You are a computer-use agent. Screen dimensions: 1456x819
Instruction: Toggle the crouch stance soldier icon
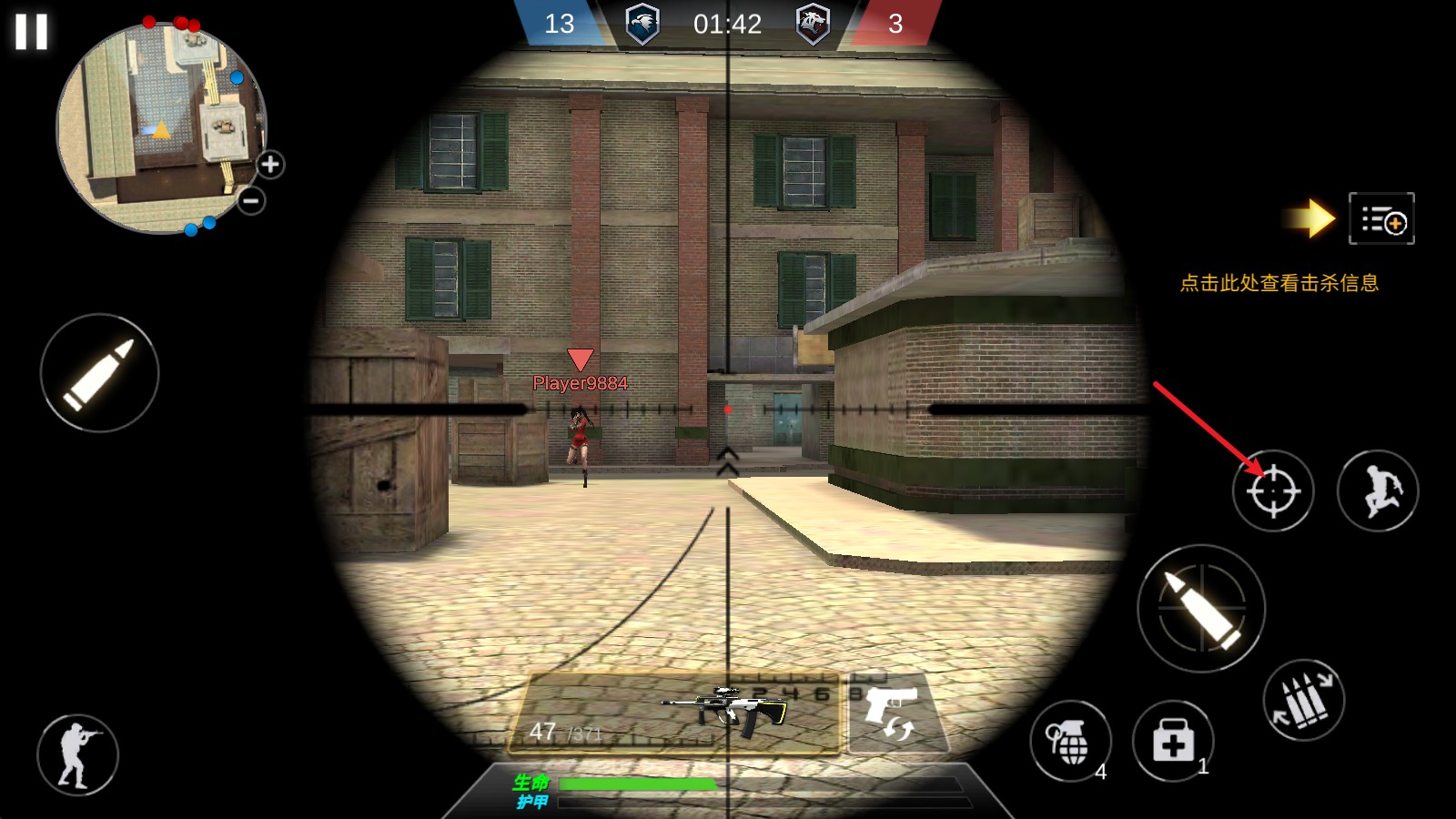[x=77, y=754]
